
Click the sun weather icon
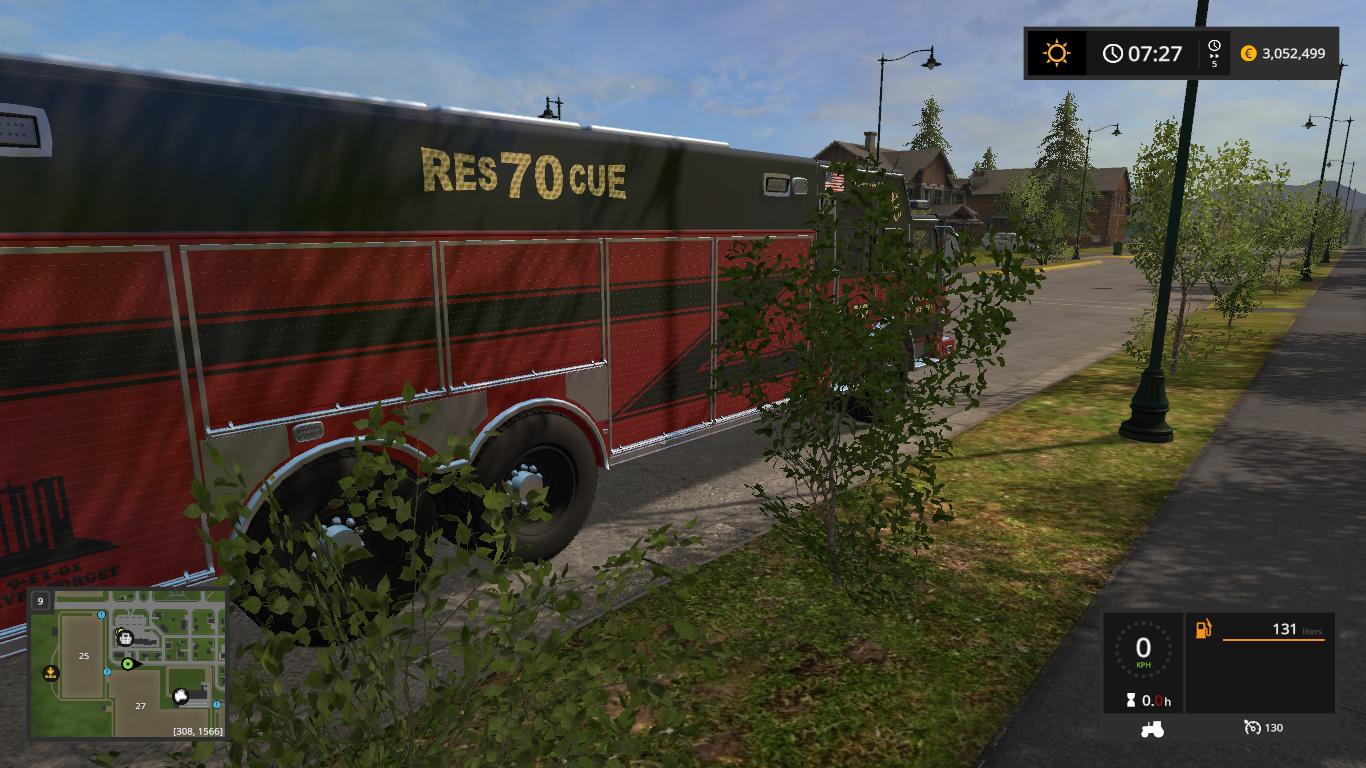point(1056,53)
